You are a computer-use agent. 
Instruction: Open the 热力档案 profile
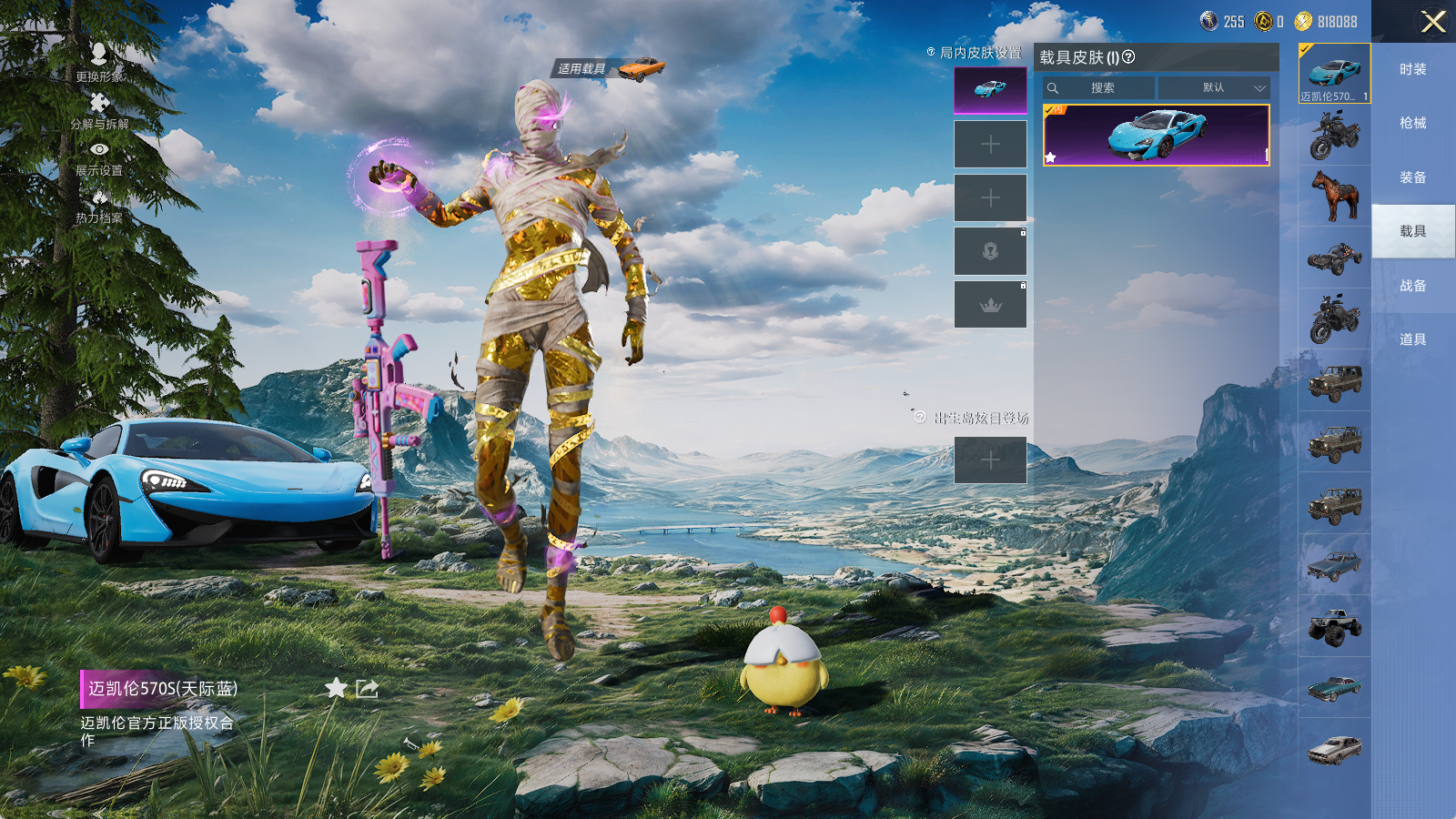[99, 206]
